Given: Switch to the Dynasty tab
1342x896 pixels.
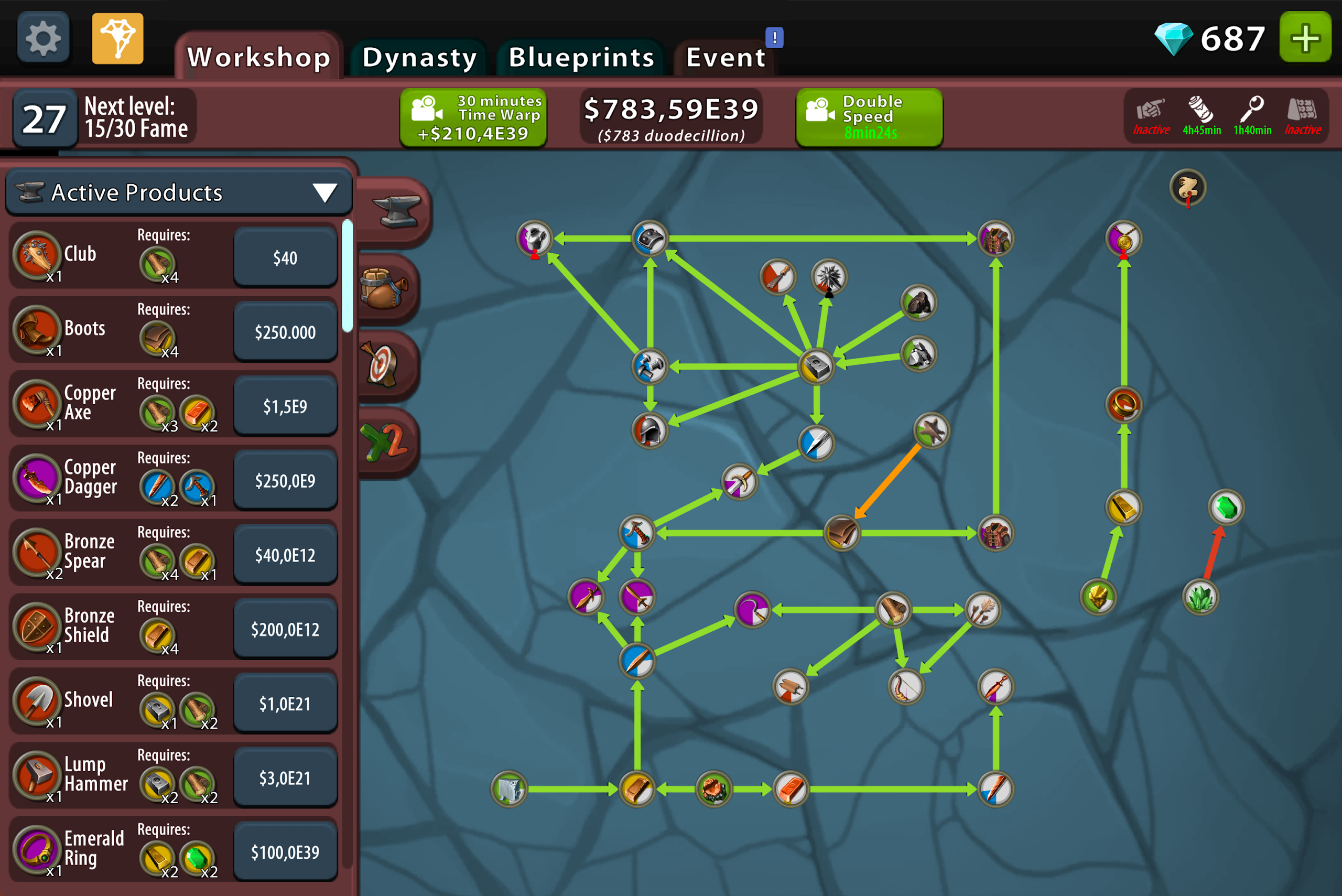Looking at the screenshot, I should pyautogui.click(x=419, y=58).
